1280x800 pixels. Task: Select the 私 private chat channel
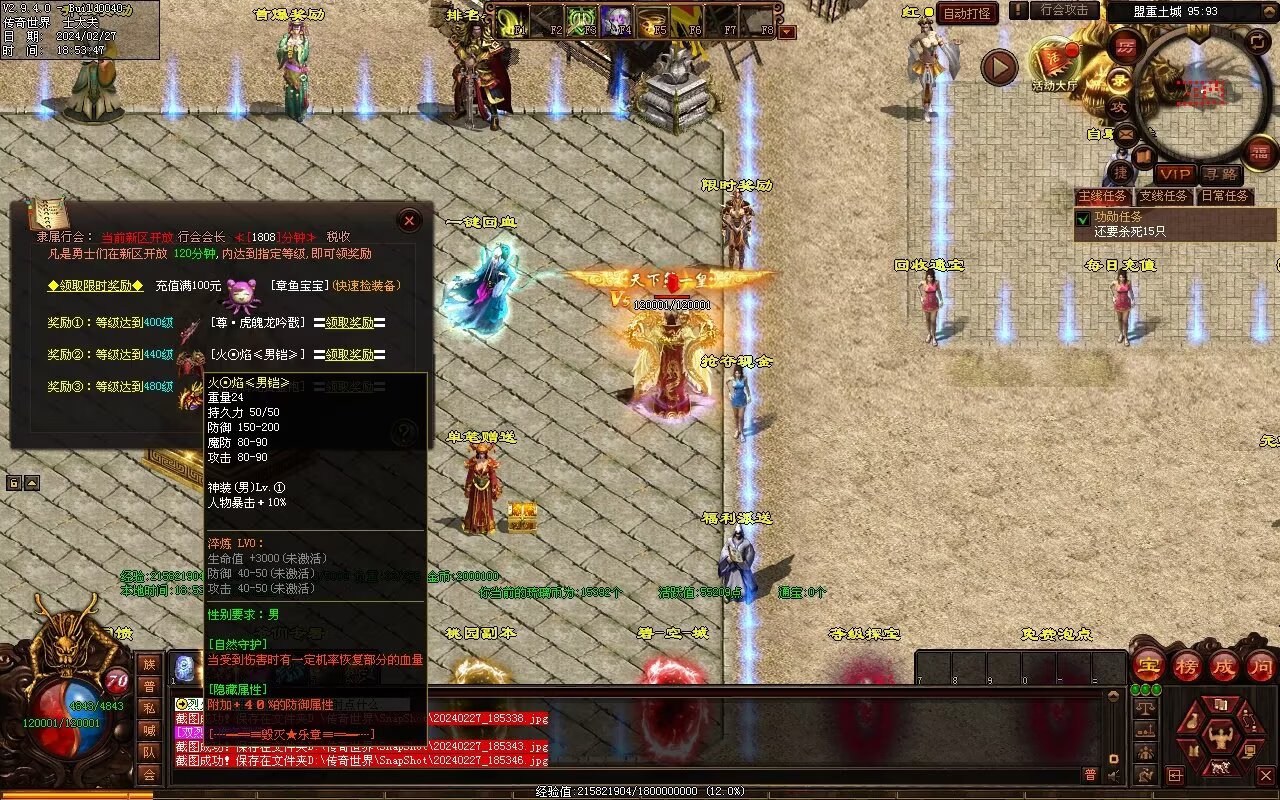point(149,708)
